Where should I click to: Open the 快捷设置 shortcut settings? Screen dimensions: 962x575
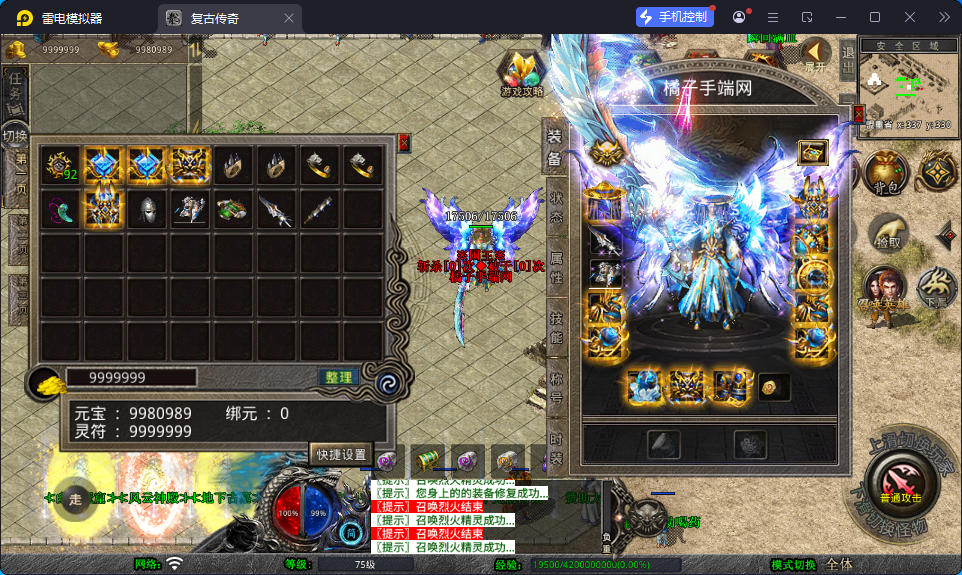(341, 453)
